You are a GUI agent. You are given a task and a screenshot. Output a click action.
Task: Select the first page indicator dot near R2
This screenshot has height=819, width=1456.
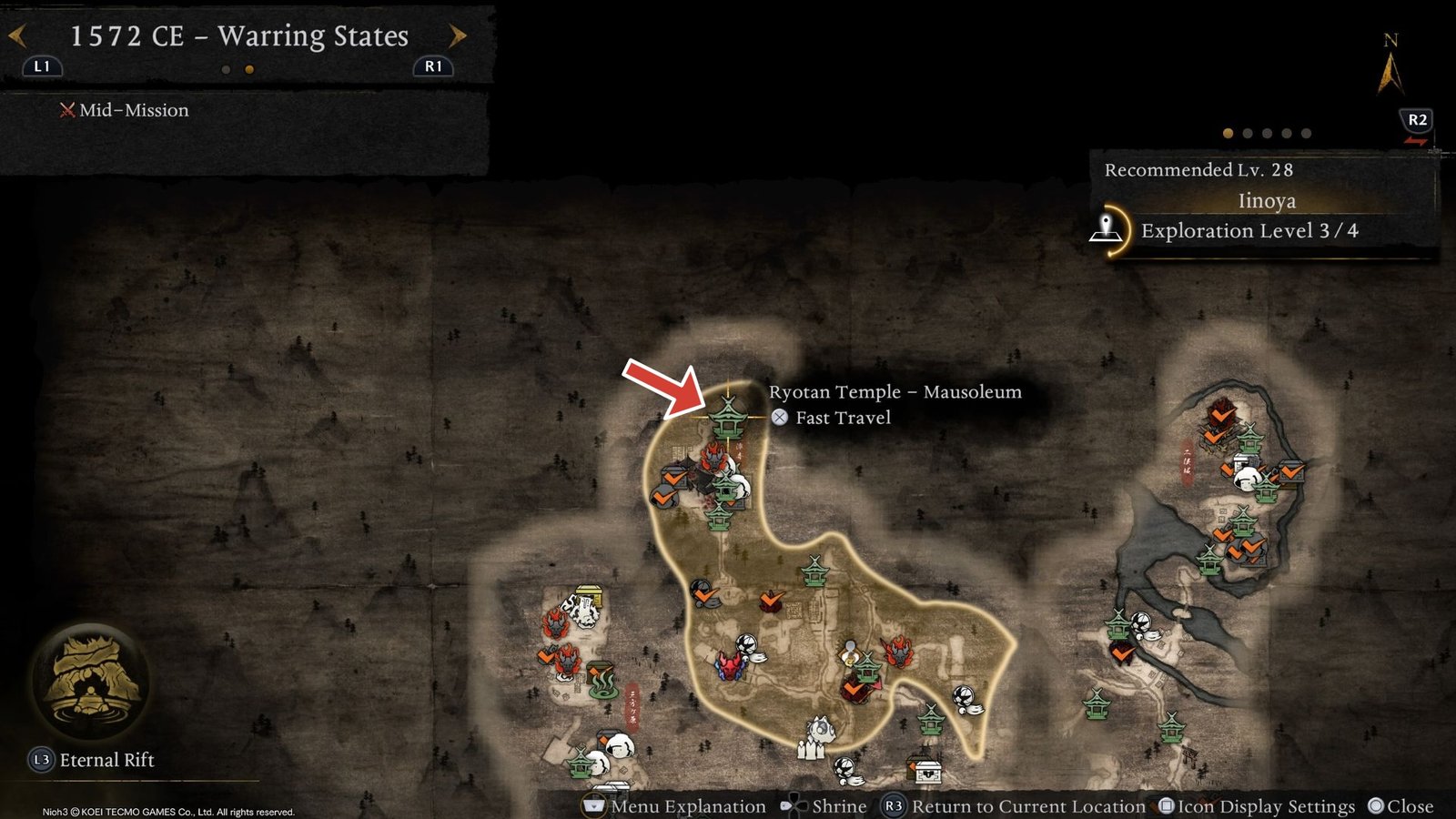point(1228,131)
